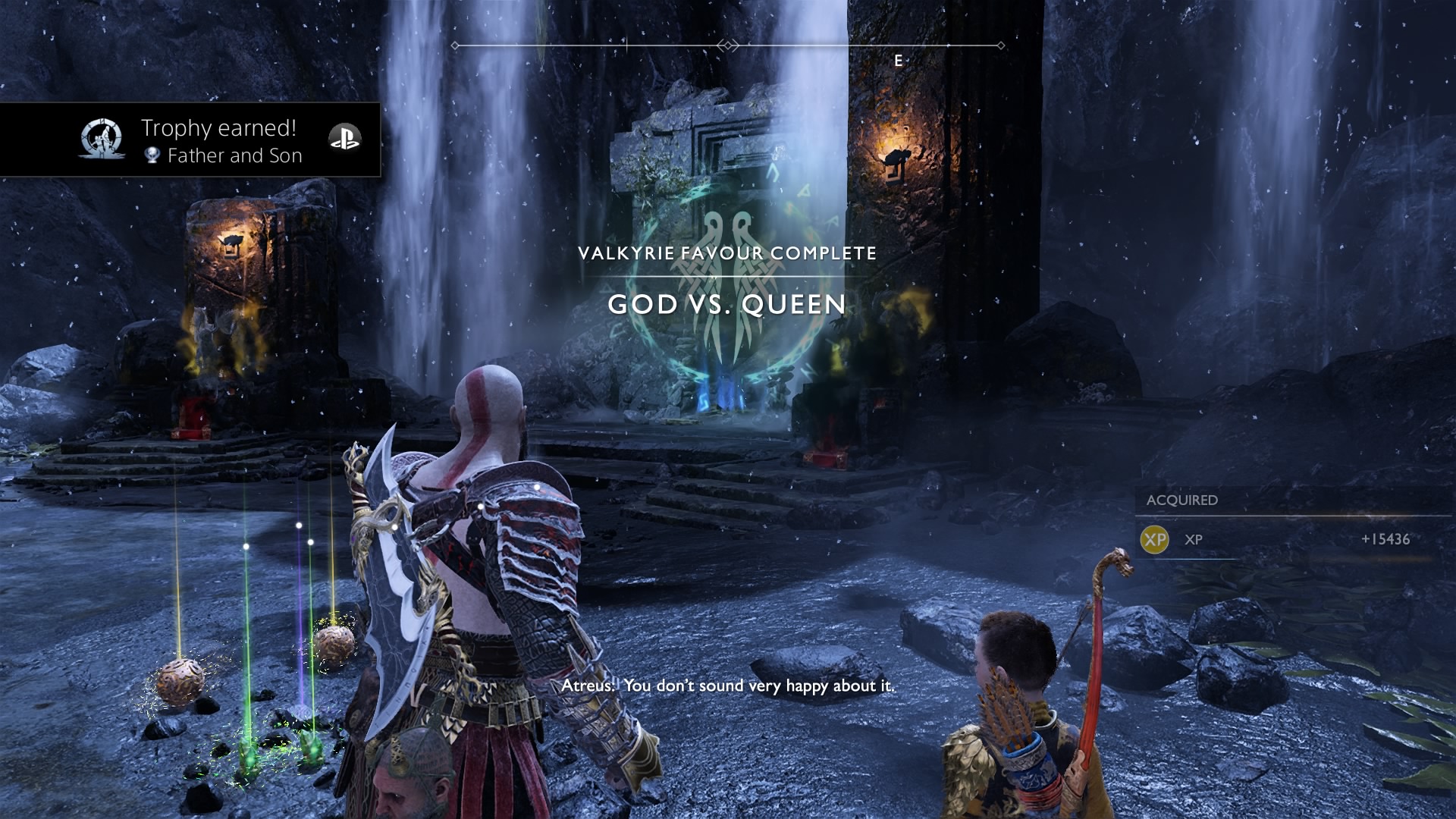Expand the left diamond marker on the compass

(456, 45)
